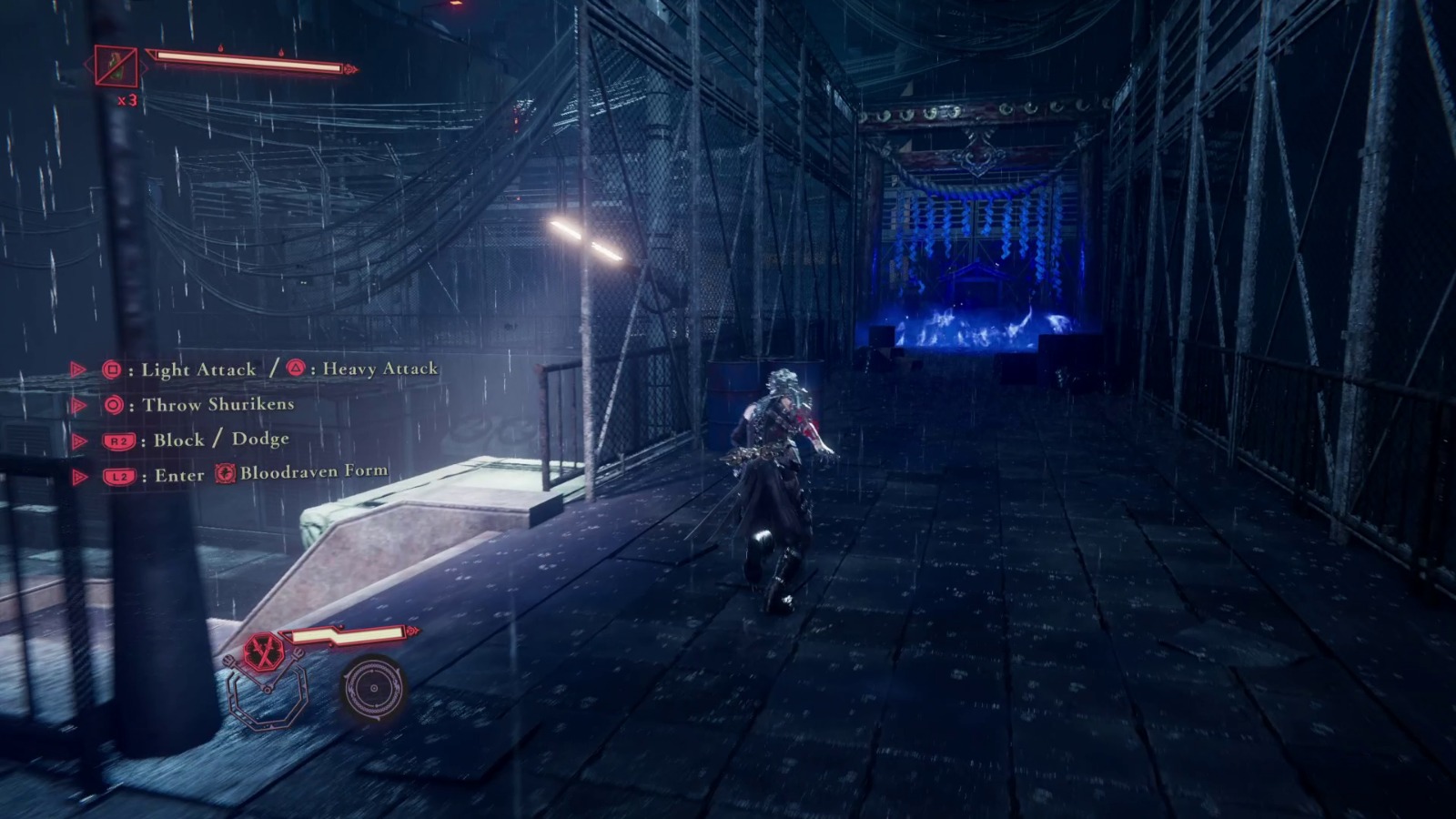Toggle the arrow marker beside Throw Shurikens tip

[79, 403]
